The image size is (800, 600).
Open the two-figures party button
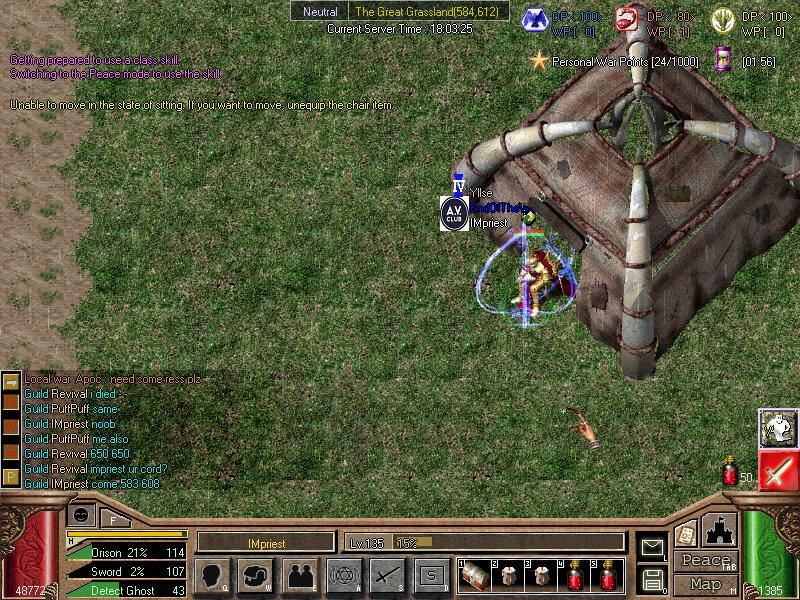[x=299, y=576]
